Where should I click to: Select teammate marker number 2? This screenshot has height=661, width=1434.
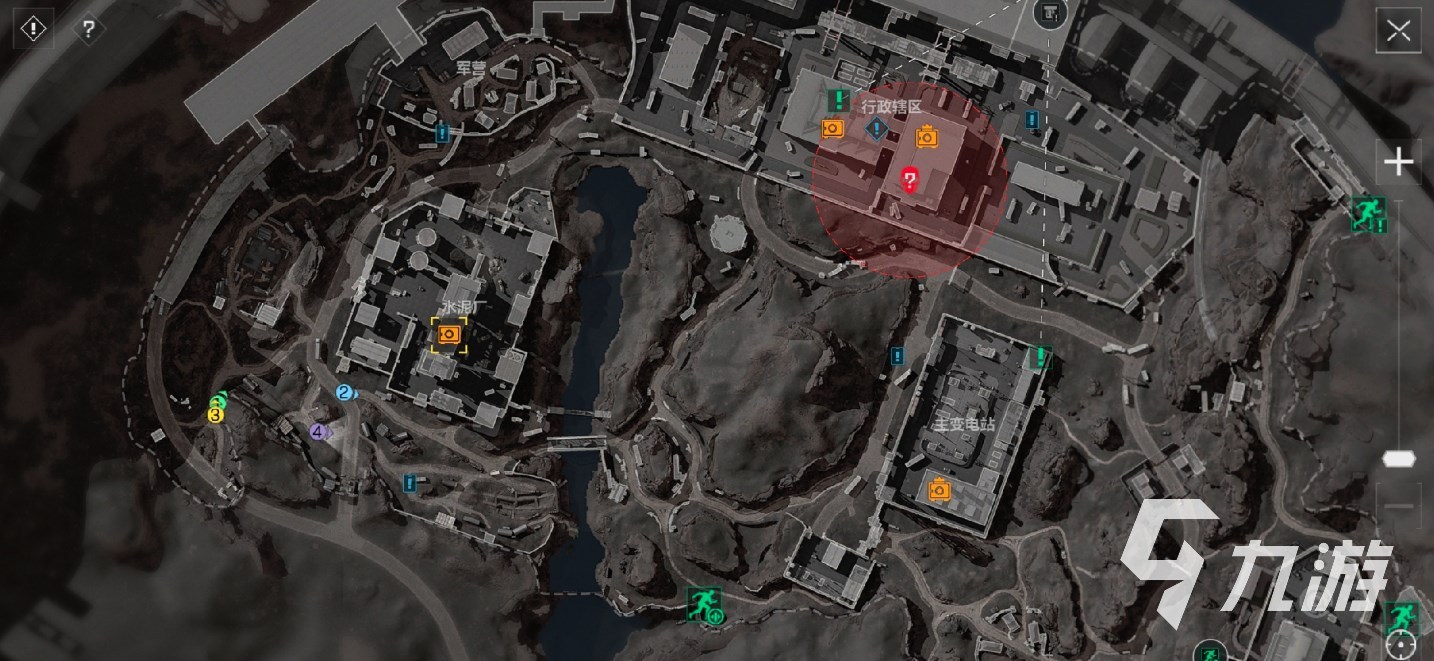pos(345,393)
